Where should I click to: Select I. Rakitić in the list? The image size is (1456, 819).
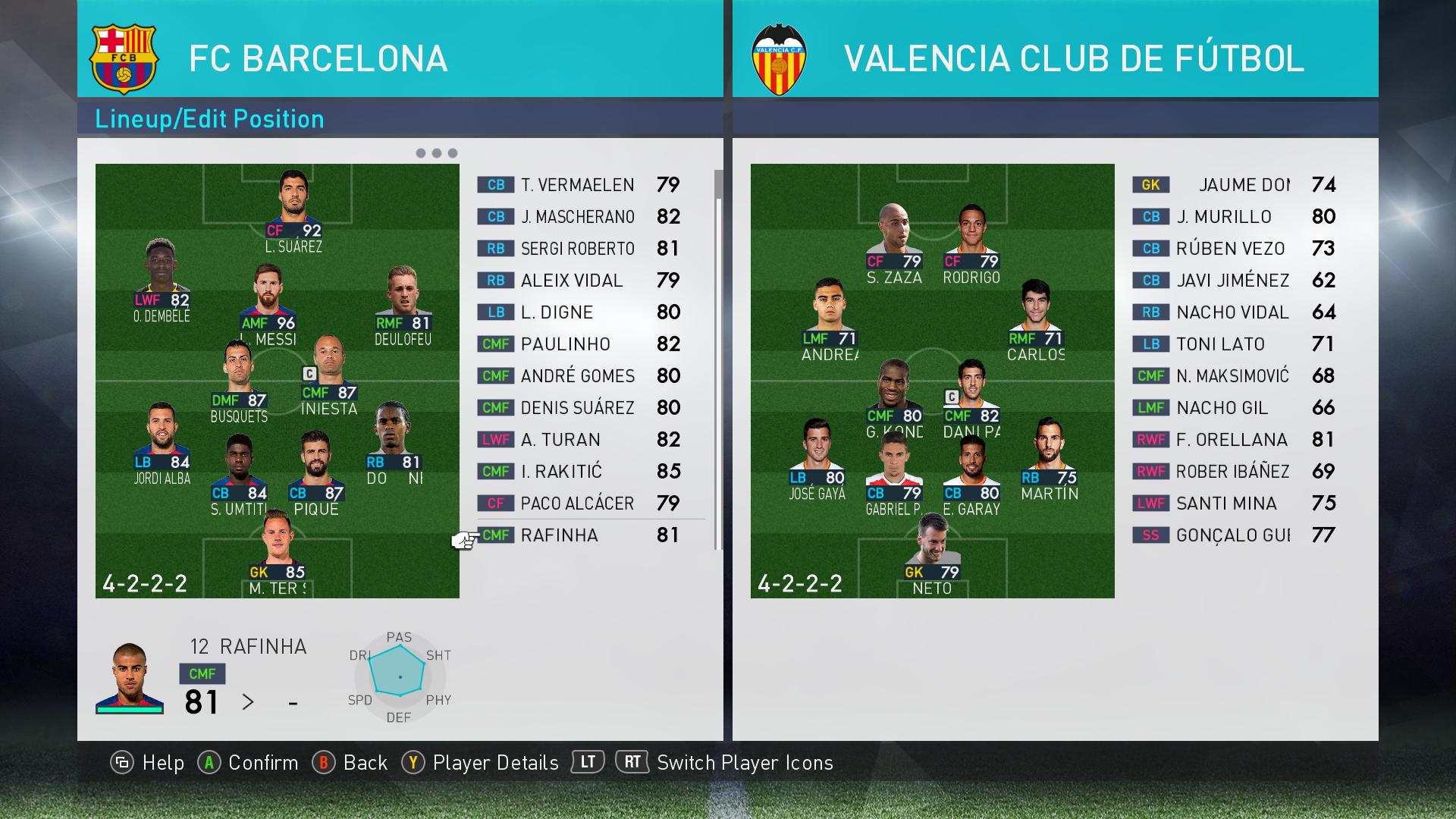click(577, 472)
